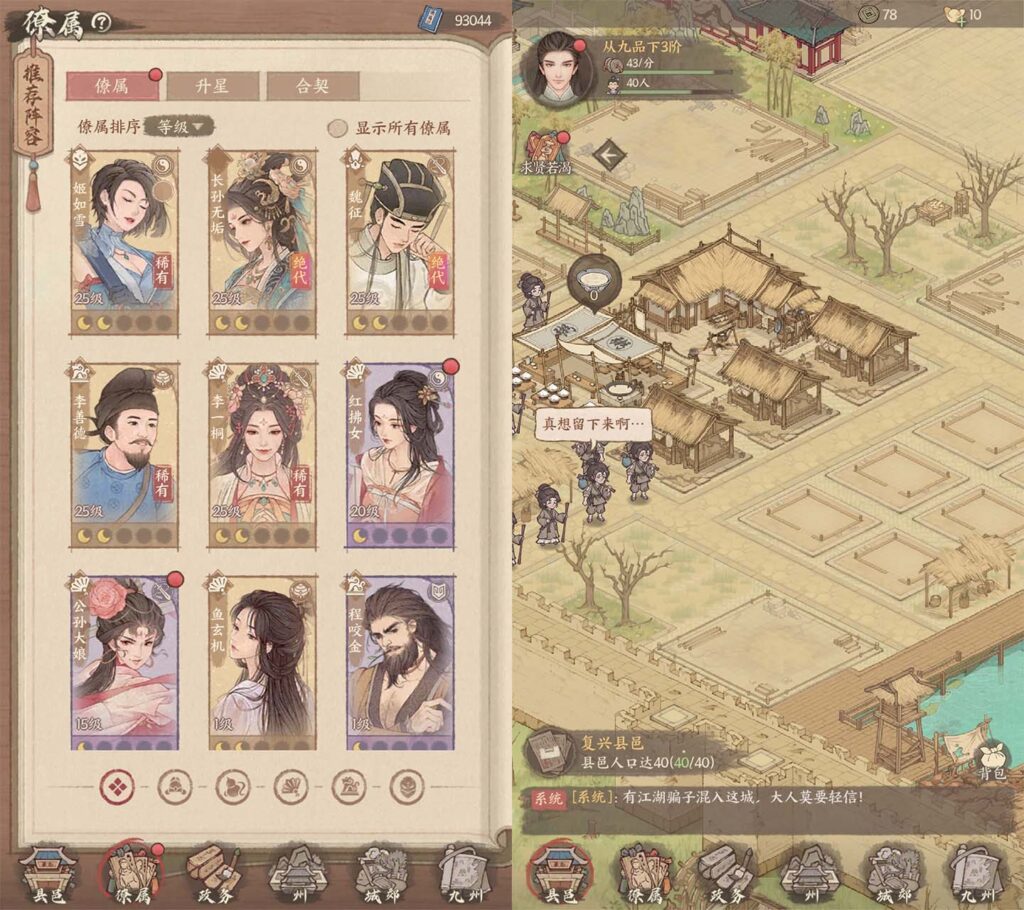Open the 求贤若渴 recruitment icon
Image resolution: width=1024 pixels, height=910 pixels.
pyautogui.click(x=545, y=152)
